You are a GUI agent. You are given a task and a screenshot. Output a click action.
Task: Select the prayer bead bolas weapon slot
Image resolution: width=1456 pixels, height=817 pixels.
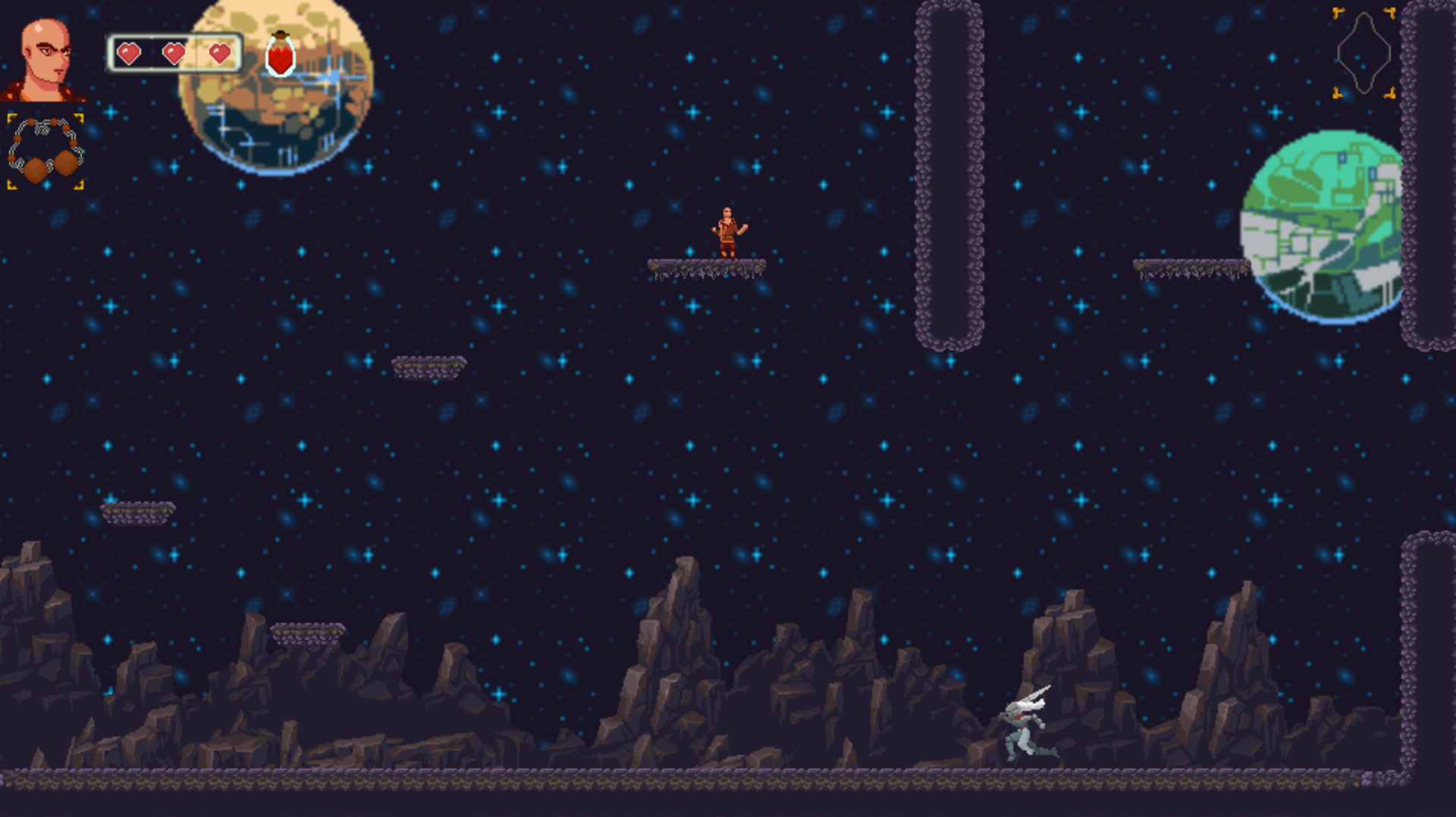pyautogui.click(x=45, y=151)
